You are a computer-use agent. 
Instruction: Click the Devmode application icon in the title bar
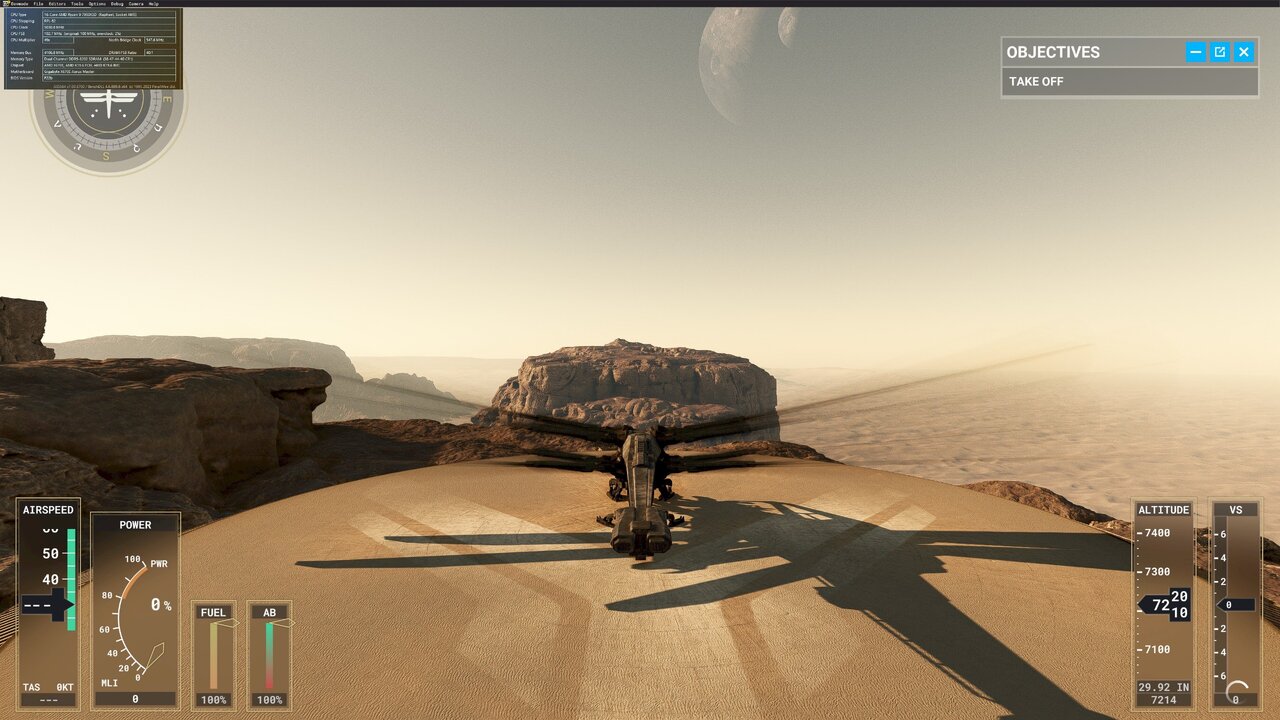point(5,4)
